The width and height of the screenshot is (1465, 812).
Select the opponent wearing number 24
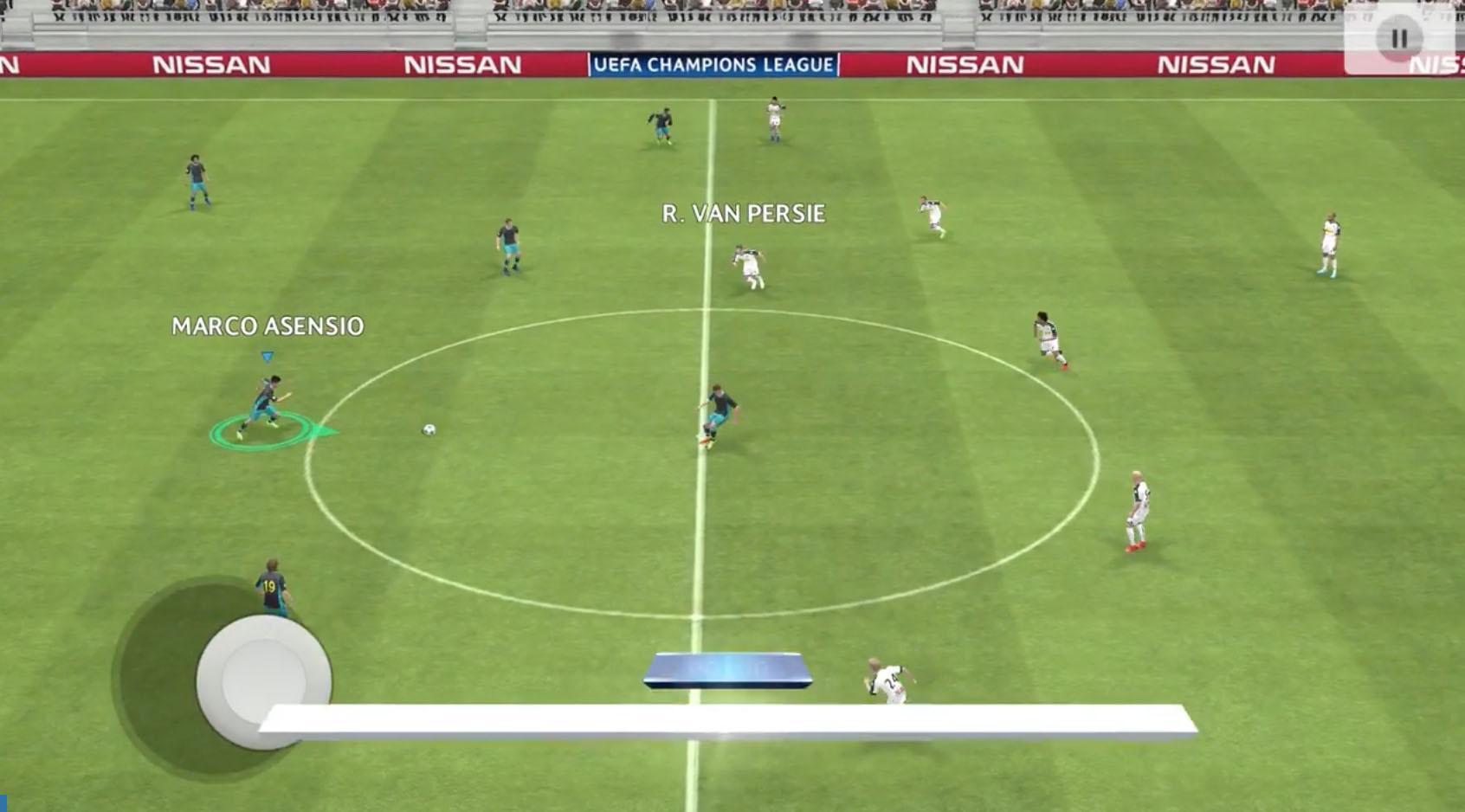(887, 680)
